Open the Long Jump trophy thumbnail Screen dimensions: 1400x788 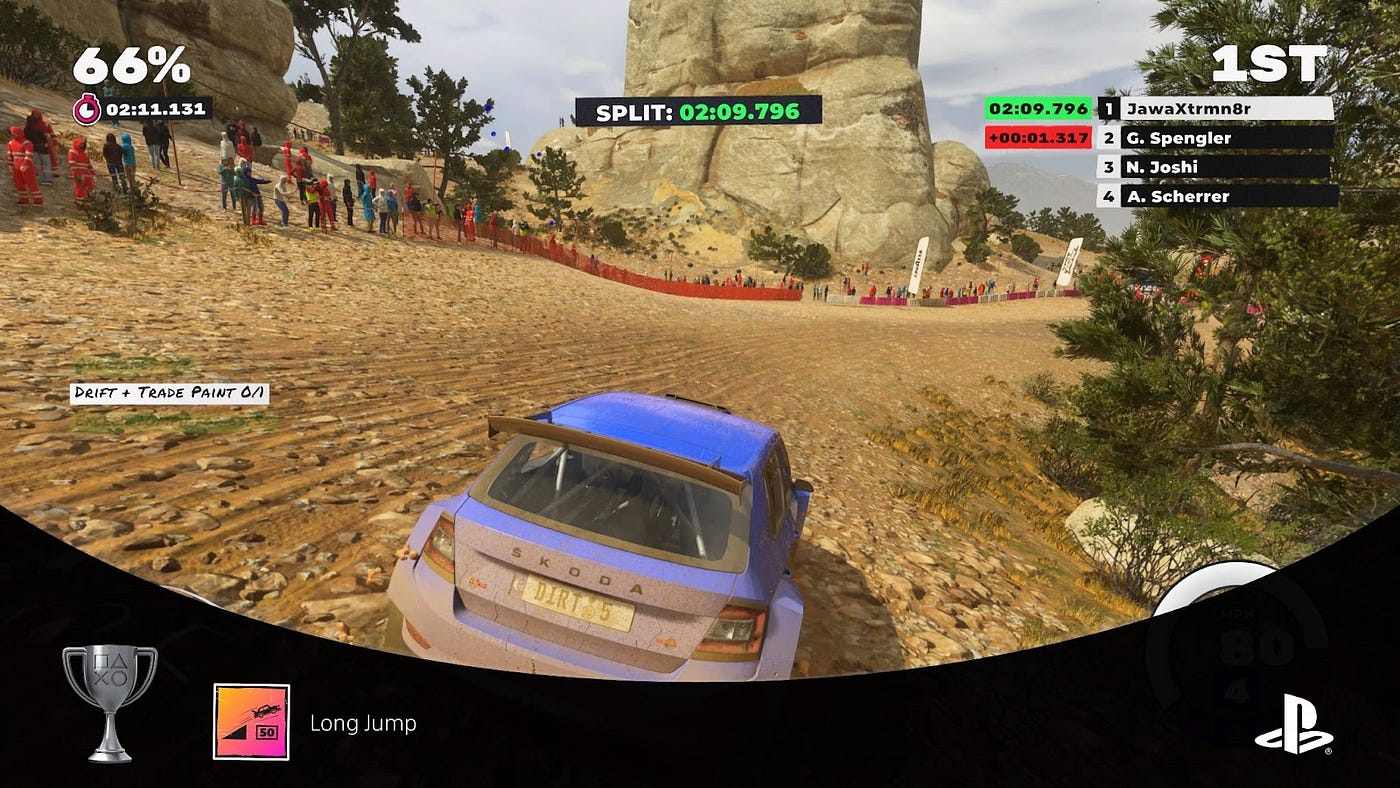251,722
